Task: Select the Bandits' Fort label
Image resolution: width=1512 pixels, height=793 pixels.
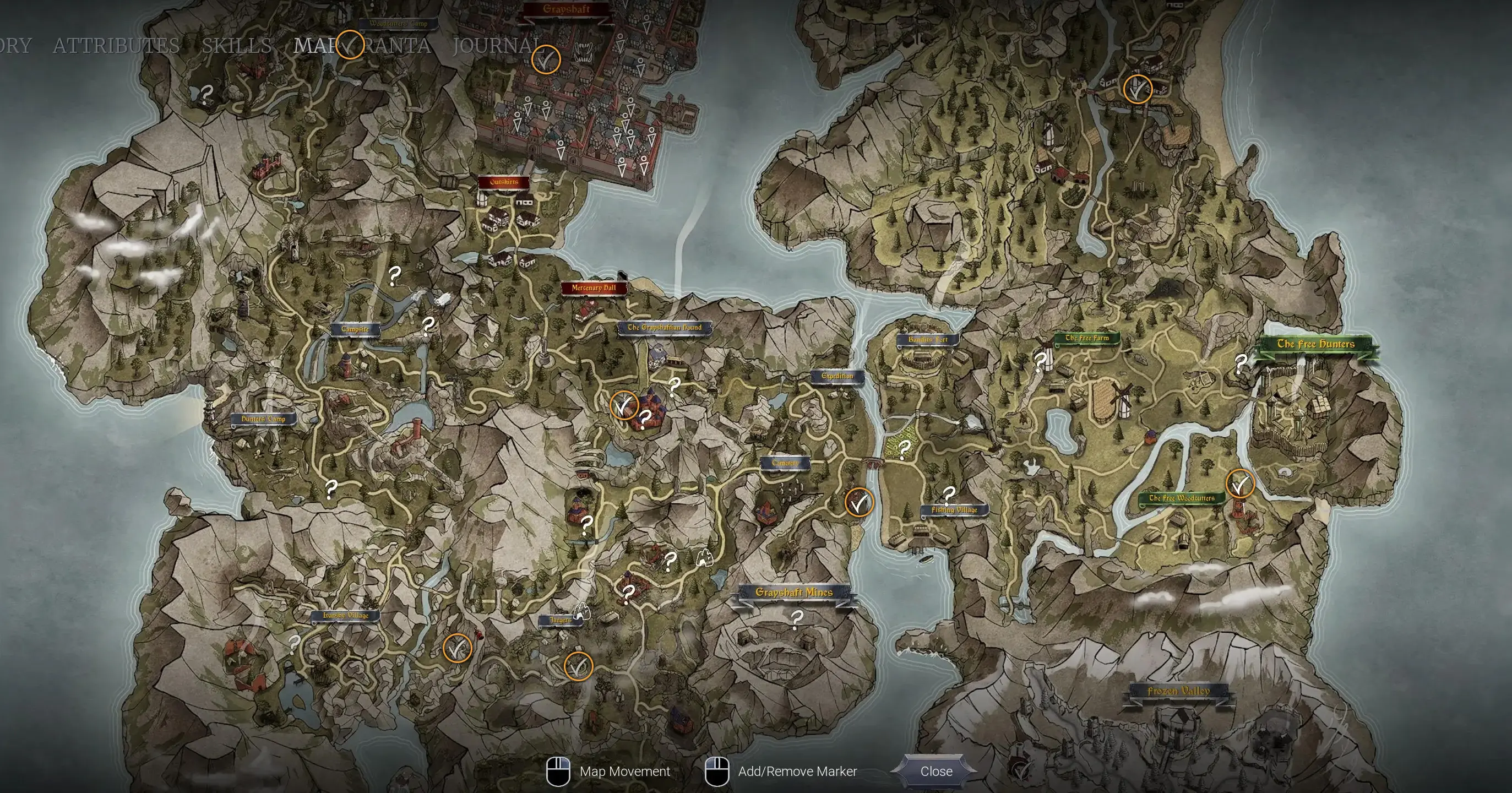Action: pyautogui.click(x=927, y=339)
